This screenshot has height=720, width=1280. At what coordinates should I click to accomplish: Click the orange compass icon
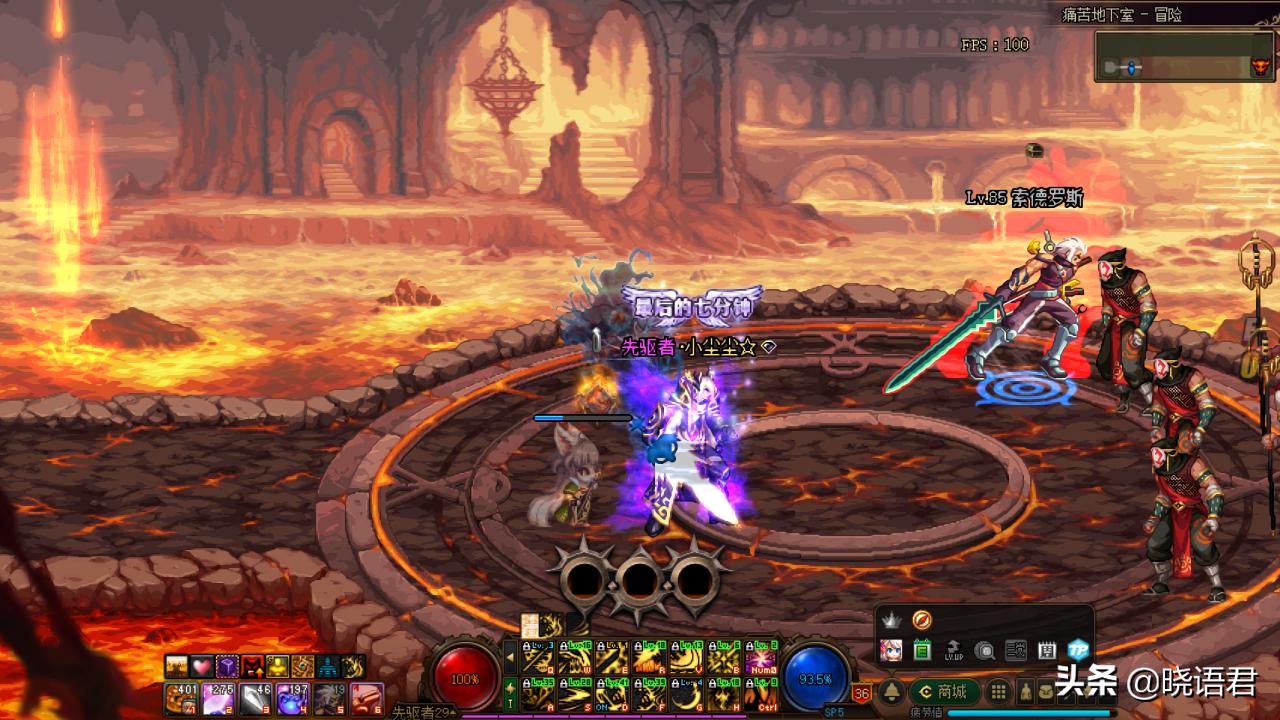[x=921, y=620]
